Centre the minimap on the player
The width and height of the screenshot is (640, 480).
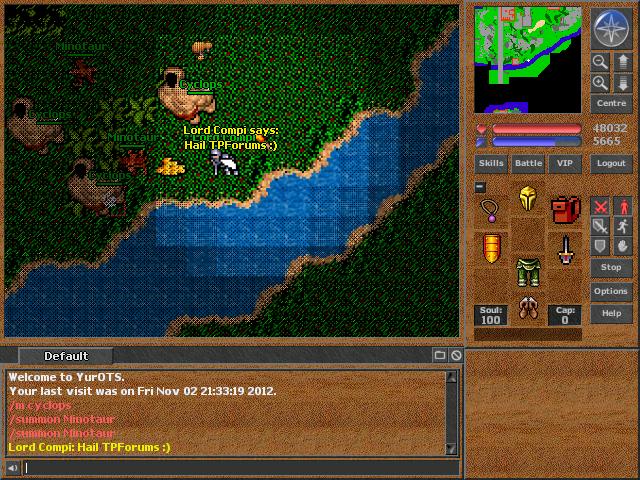coord(610,103)
